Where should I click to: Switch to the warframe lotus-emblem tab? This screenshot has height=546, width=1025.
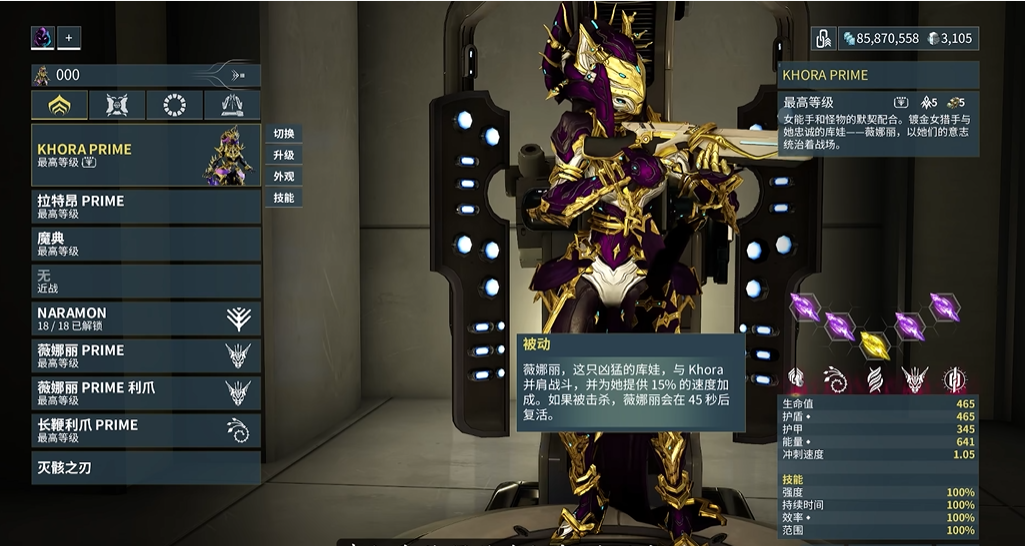[59, 105]
